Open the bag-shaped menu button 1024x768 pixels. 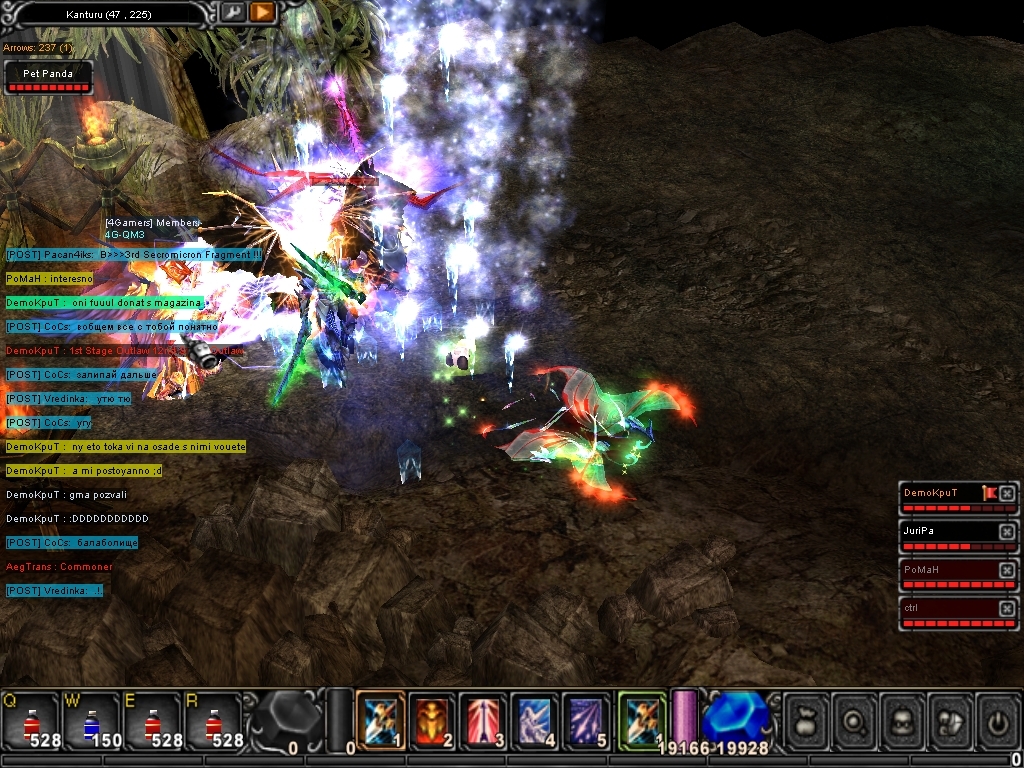806,720
